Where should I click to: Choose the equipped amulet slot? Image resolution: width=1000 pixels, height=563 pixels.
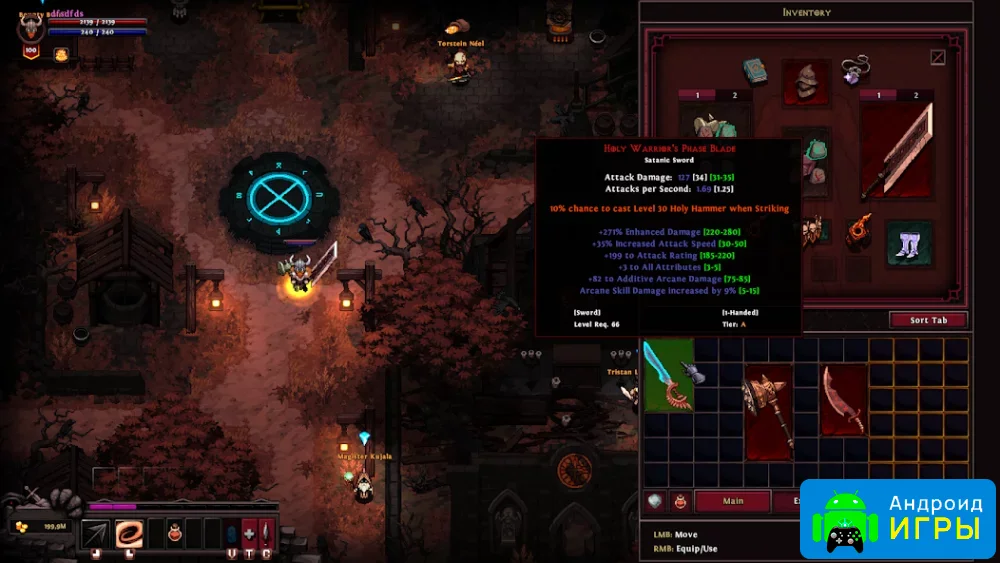click(x=855, y=70)
